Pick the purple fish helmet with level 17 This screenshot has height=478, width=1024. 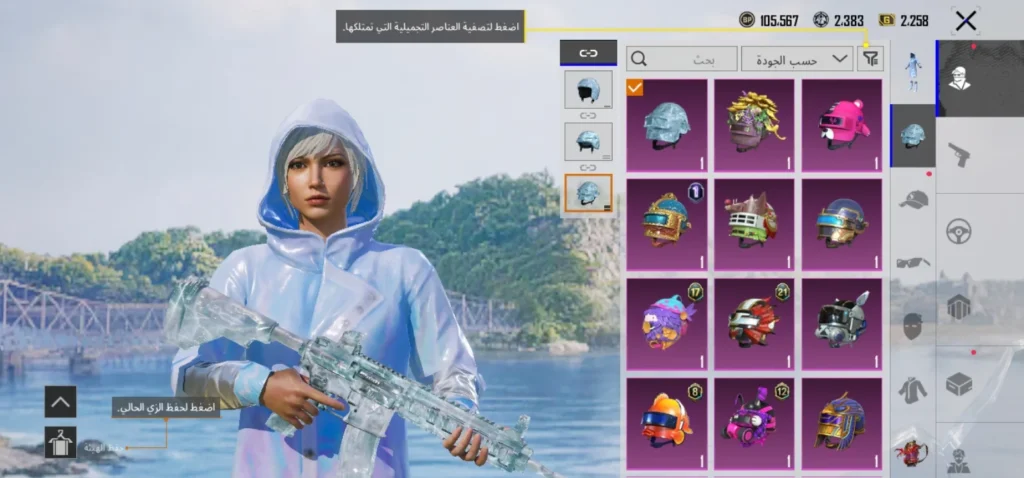[666, 323]
